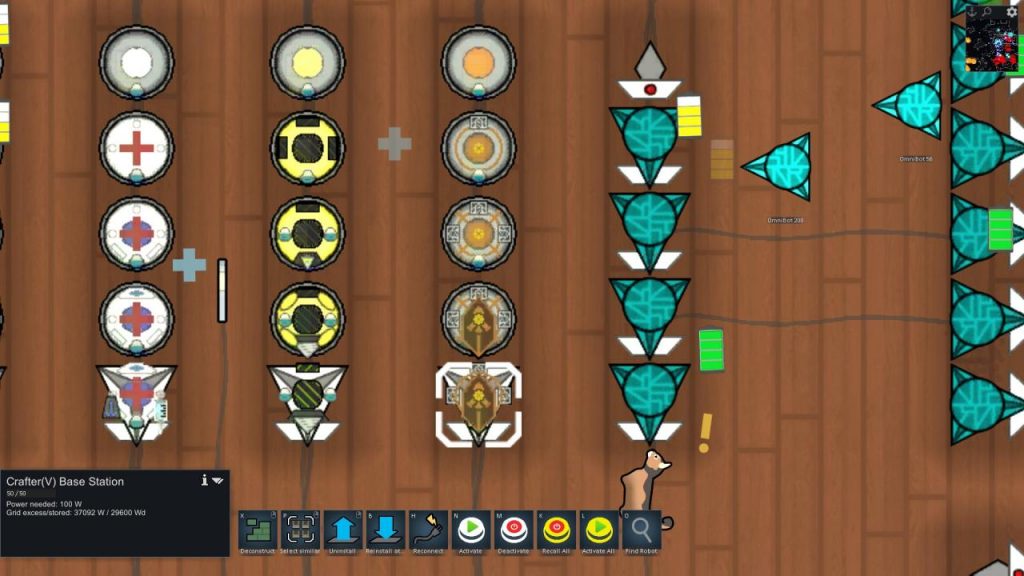The image size is (1024, 576).
Task: Click the anchor icon on the minimap
Action: (x=970, y=11)
